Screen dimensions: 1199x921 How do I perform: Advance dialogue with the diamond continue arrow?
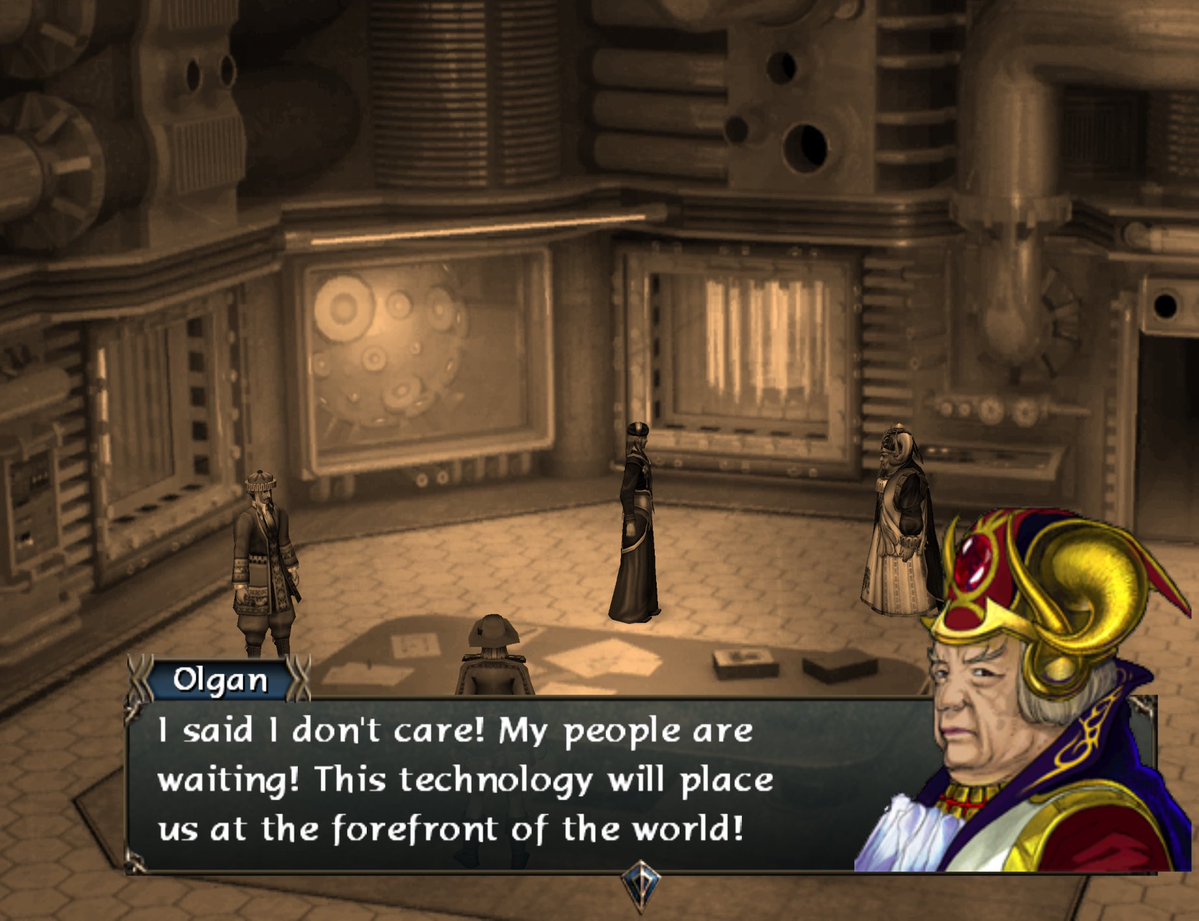(638, 882)
